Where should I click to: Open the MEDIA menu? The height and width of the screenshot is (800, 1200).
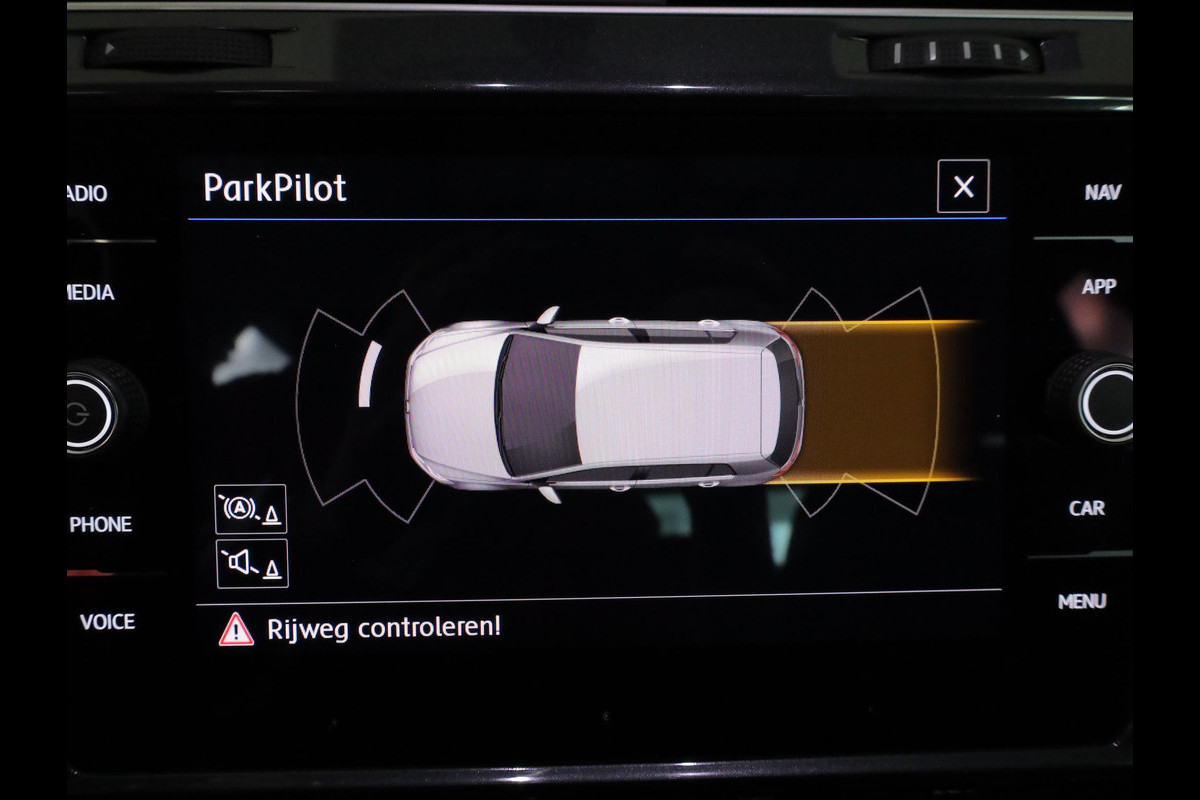tap(91, 292)
